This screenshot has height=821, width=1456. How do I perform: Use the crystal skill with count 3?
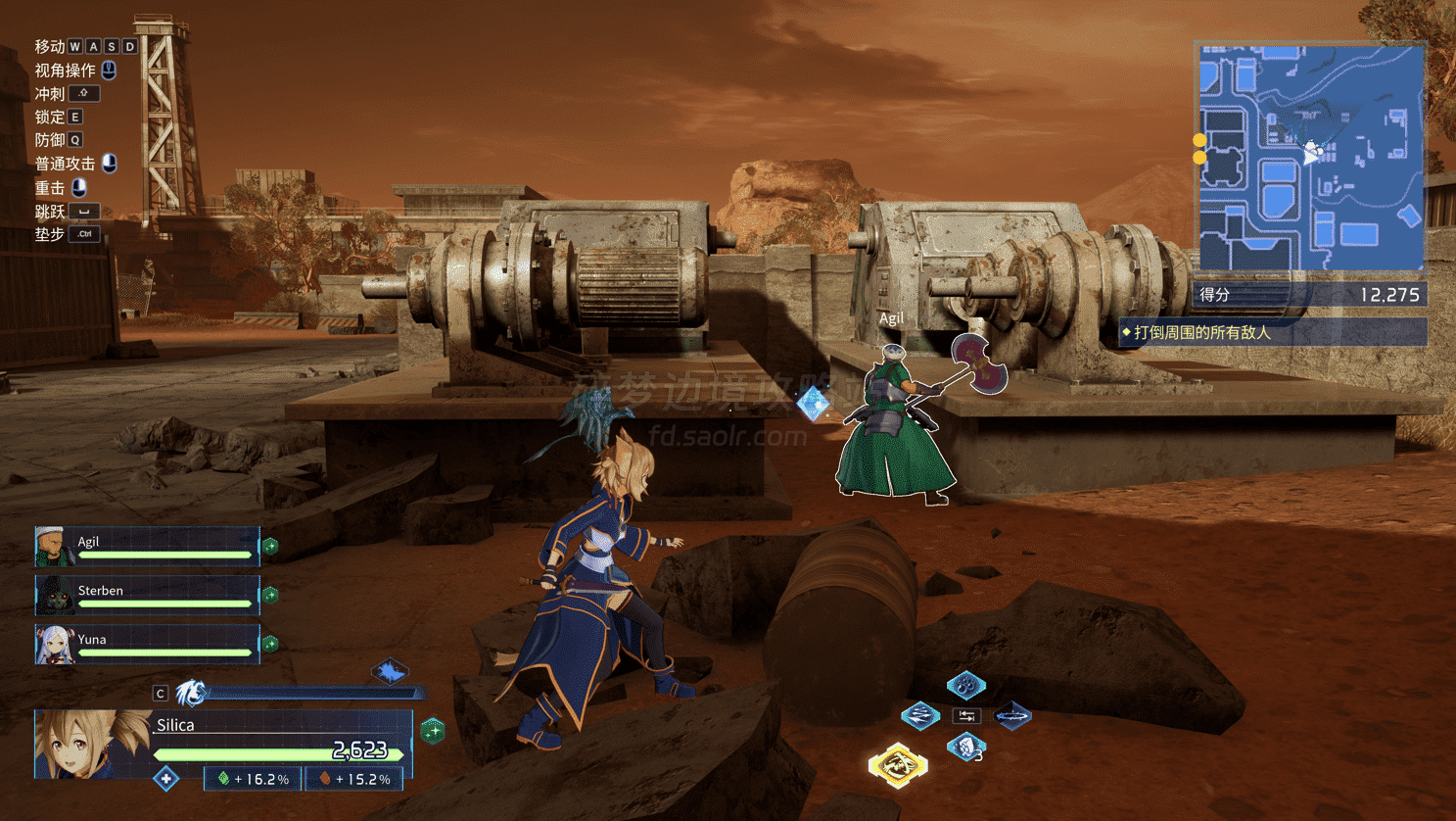click(x=965, y=749)
